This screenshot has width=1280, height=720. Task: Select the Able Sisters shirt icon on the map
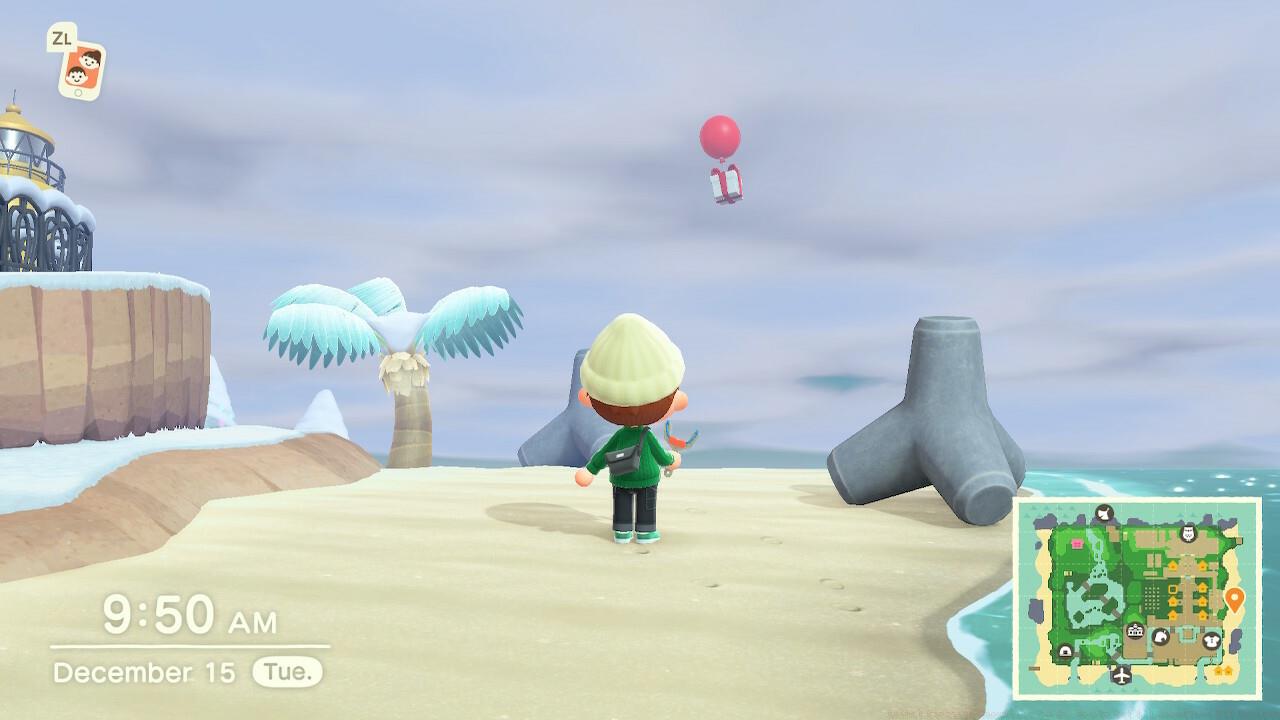pyautogui.click(x=1210, y=640)
